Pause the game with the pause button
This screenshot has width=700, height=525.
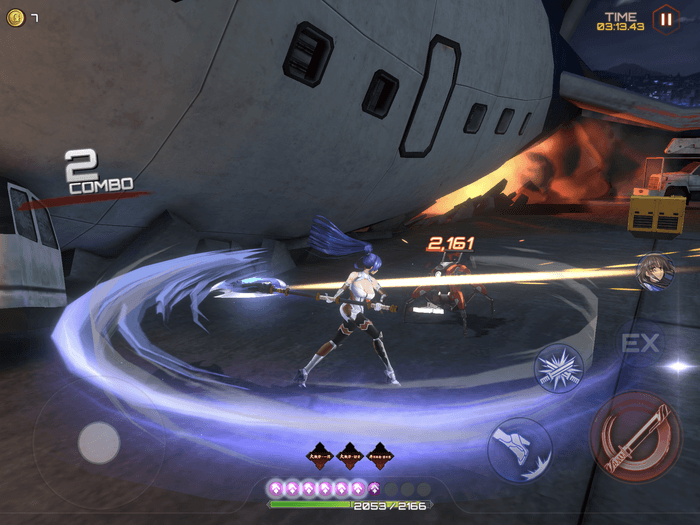pyautogui.click(x=664, y=18)
